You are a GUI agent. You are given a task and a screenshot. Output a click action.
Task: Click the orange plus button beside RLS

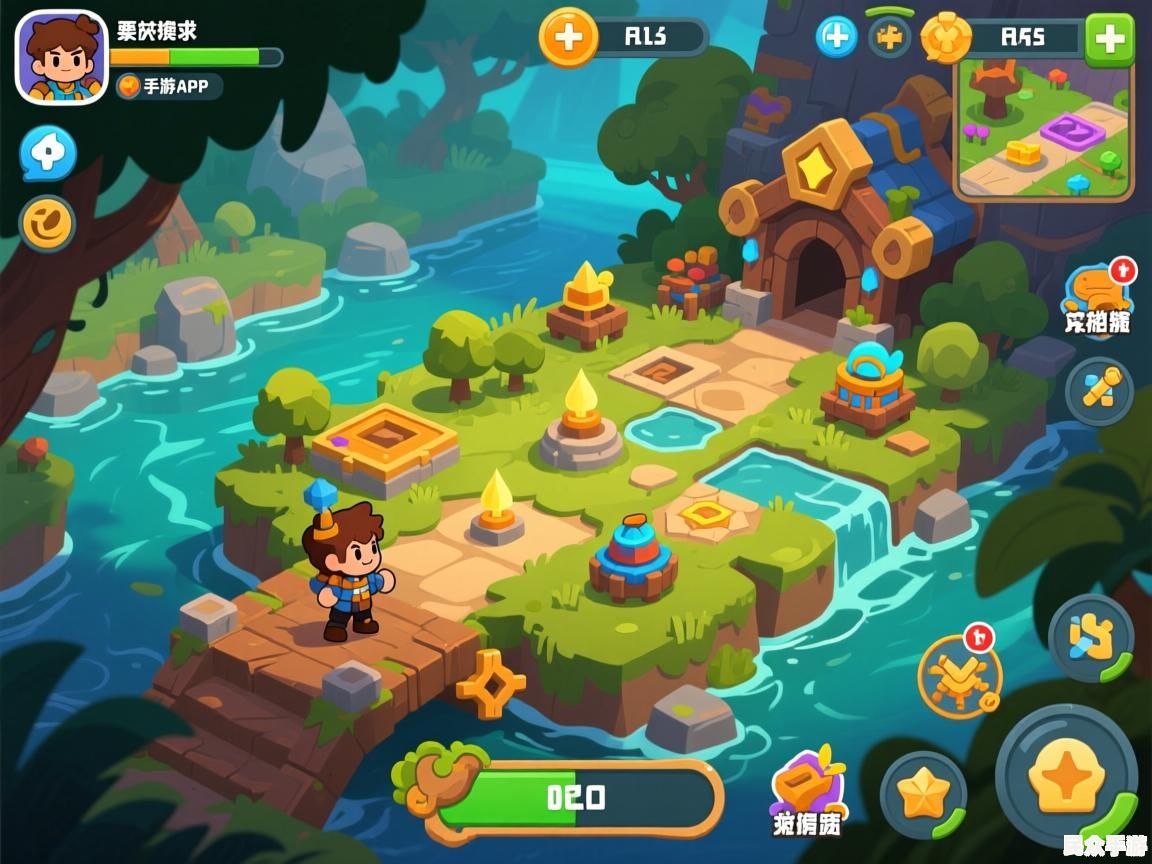568,38
